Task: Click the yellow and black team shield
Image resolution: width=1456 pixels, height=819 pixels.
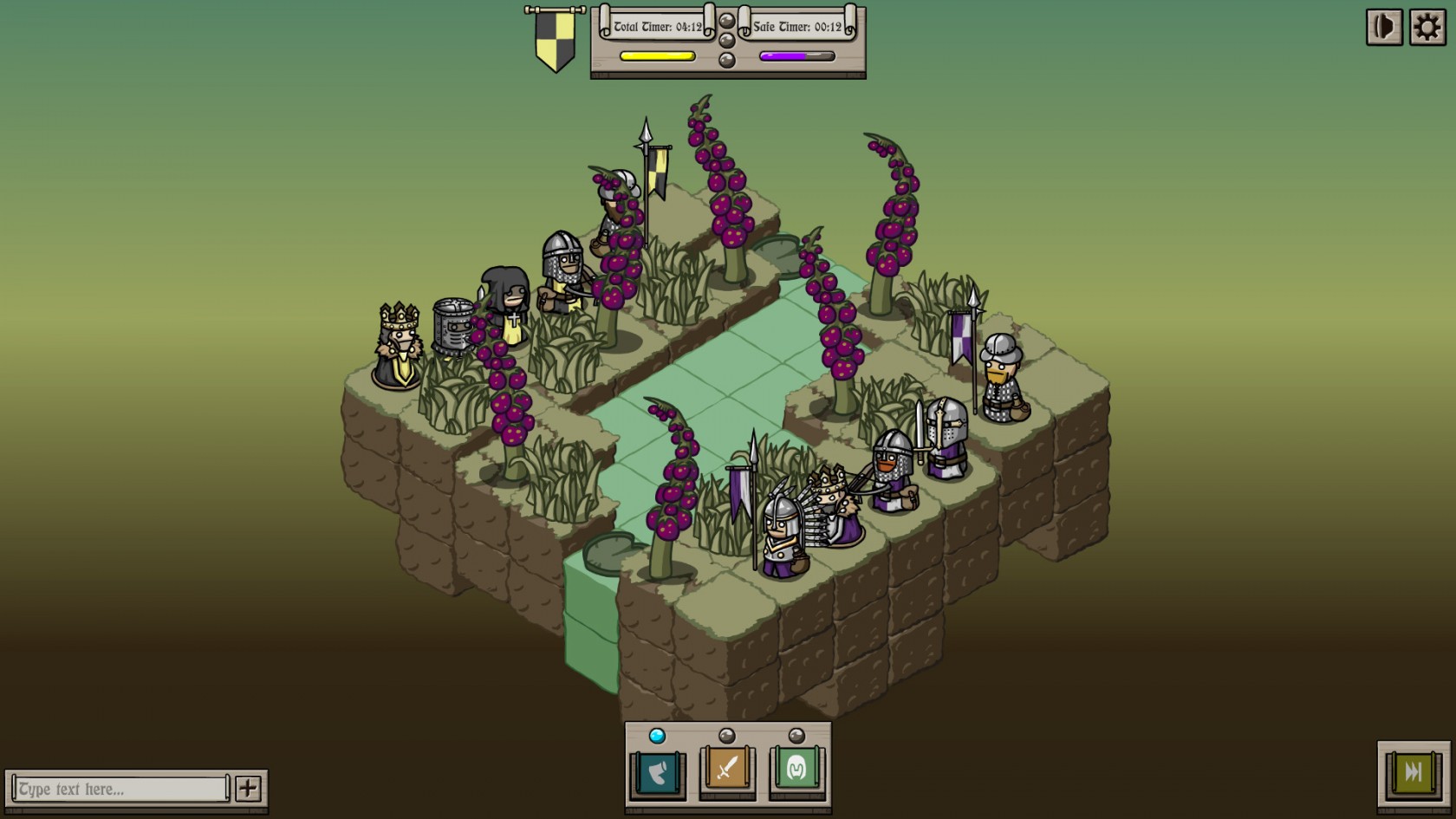Action: [555, 40]
